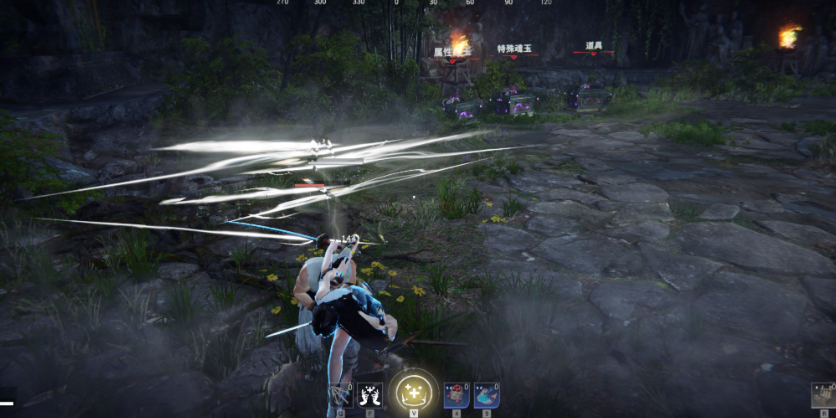The image size is (836, 418).
Task: Select the wooden armor item slot
Action: [x=823, y=396]
